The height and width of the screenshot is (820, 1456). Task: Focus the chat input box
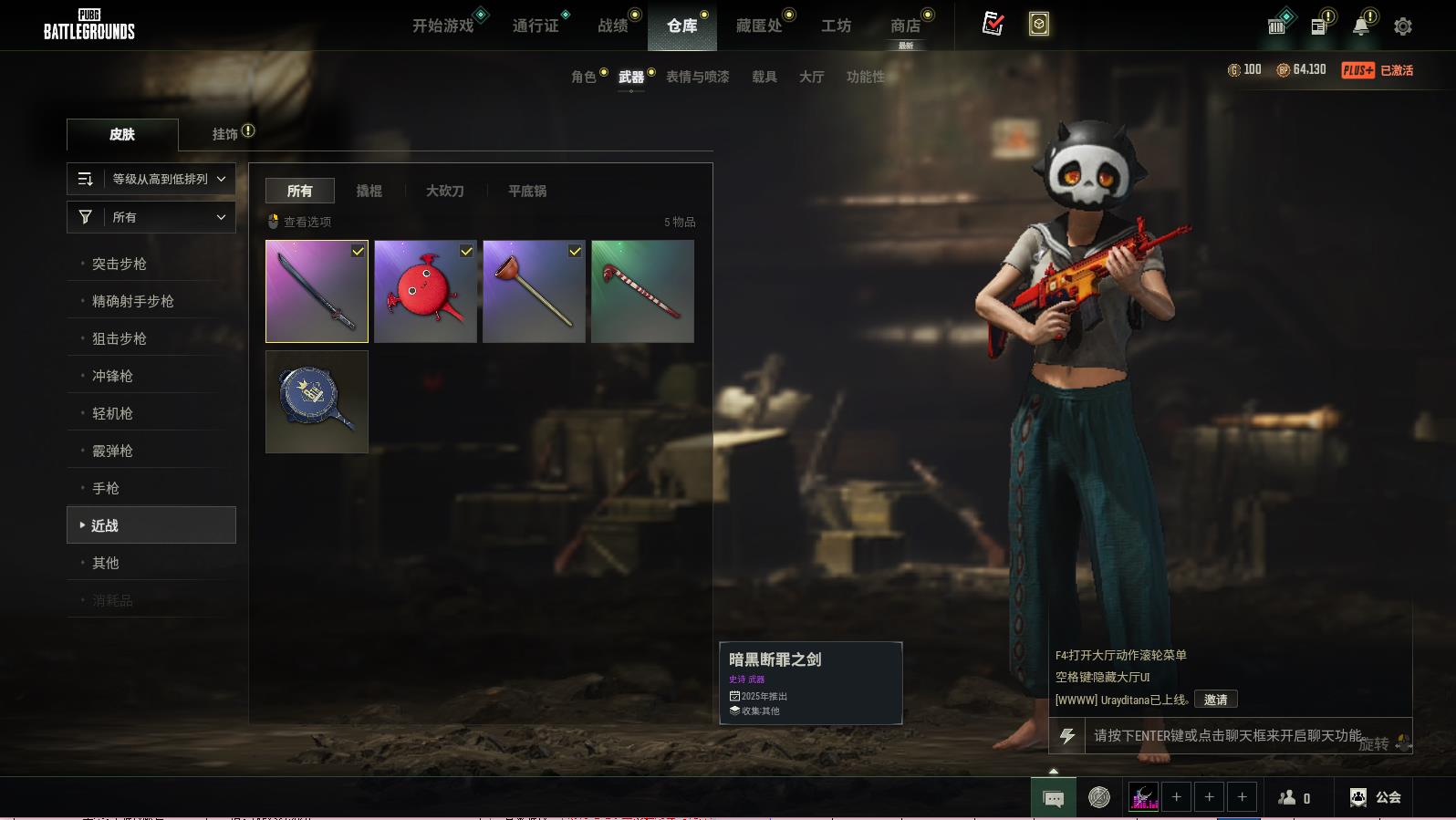coord(1222,735)
